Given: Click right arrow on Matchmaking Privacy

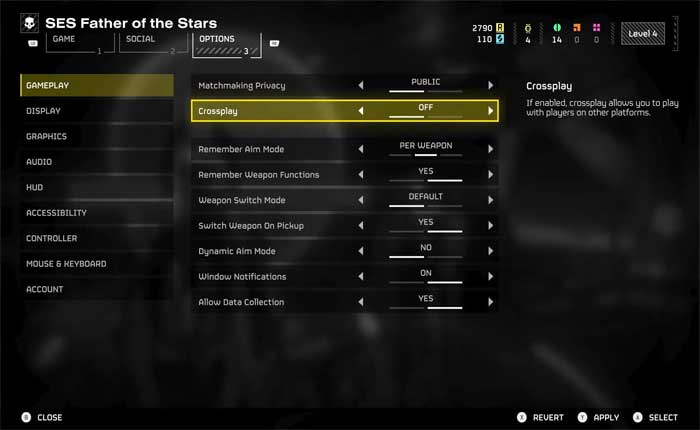Looking at the screenshot, I should point(490,86).
